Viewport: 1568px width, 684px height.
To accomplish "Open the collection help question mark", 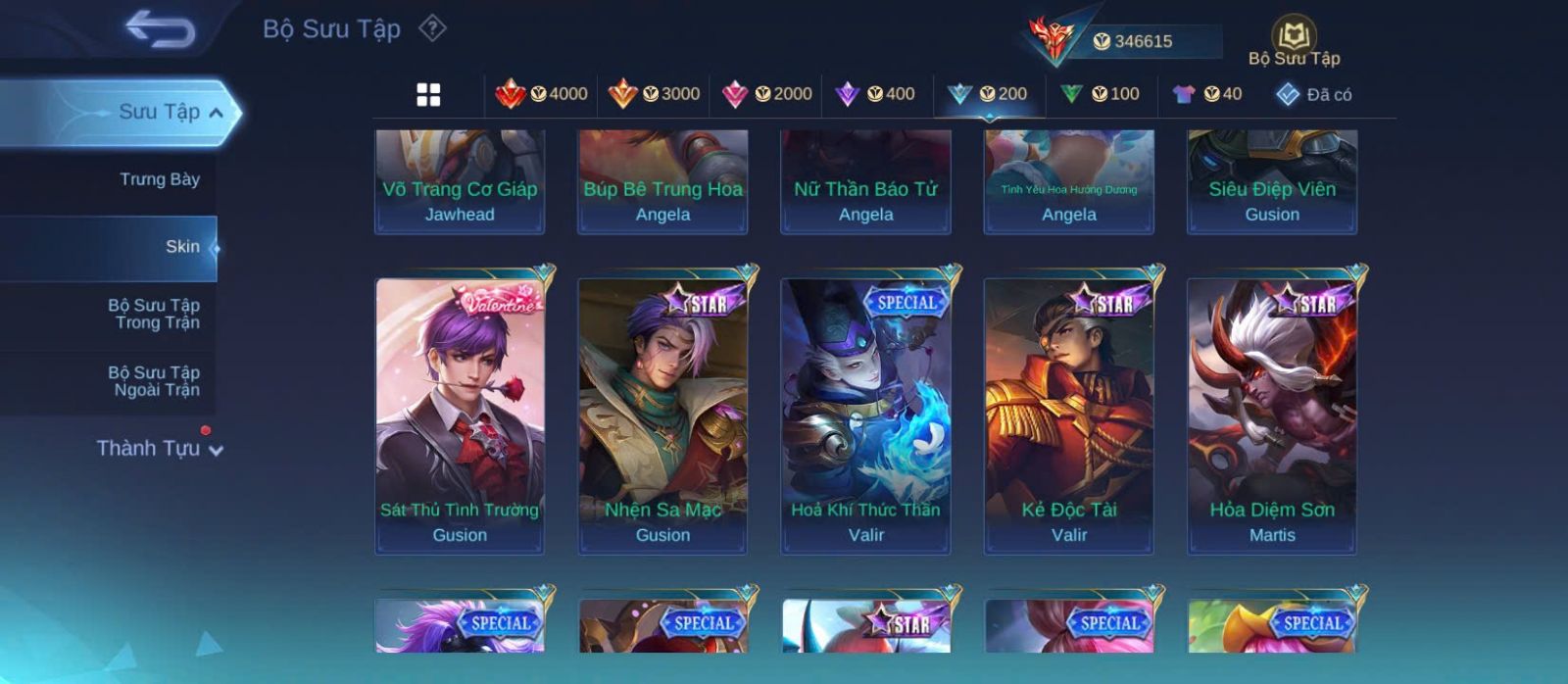I will pos(432,28).
